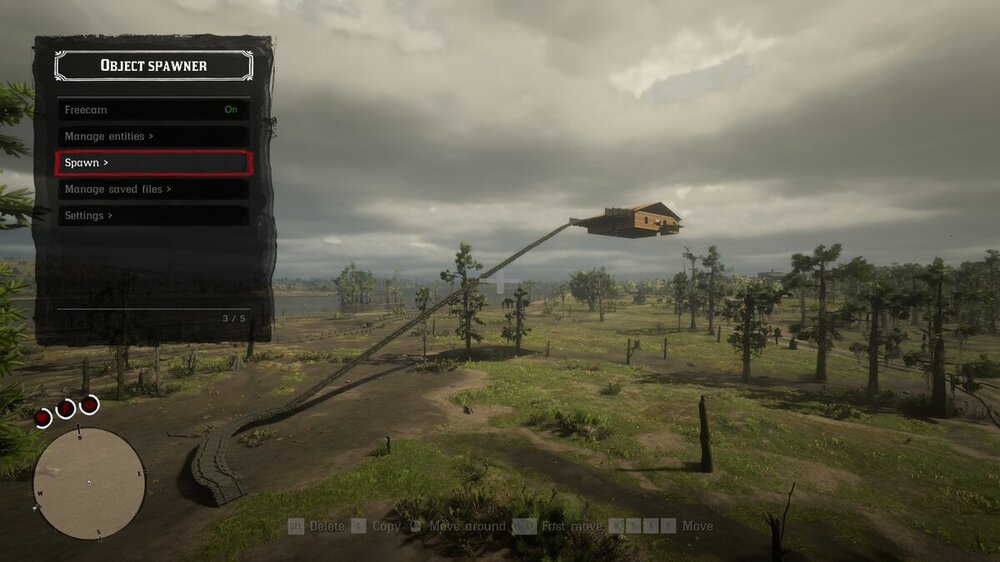
Task: Open Manage saved files
Action: (x=153, y=189)
